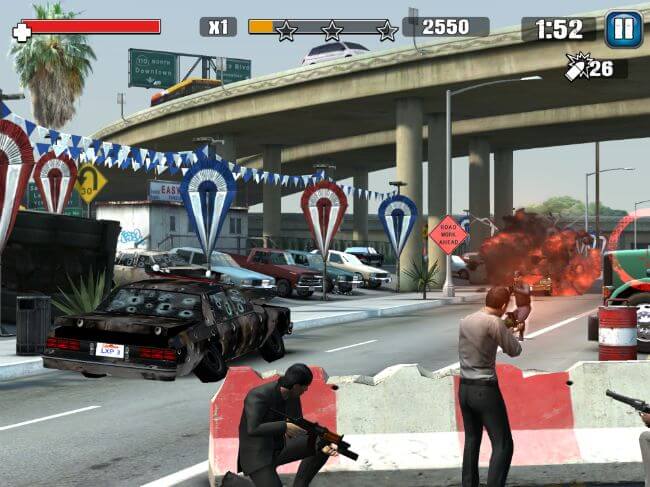Viewport: 650px width, 487px height.
Task: Pause the game with the pause button
Action: [x=623, y=29]
